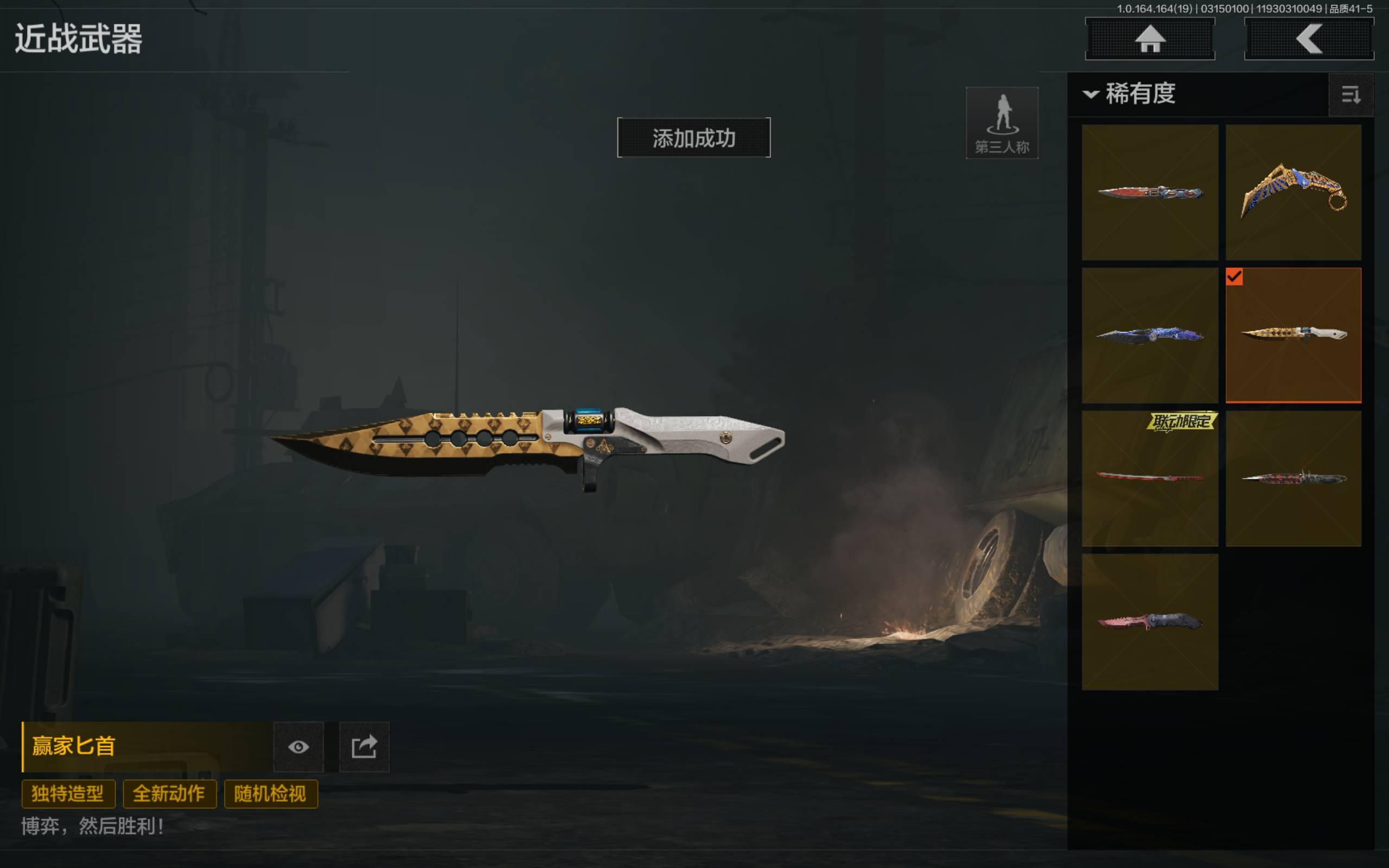This screenshot has width=1389, height=868.
Task: Choose the black and red spiked knife
Action: tap(1293, 477)
